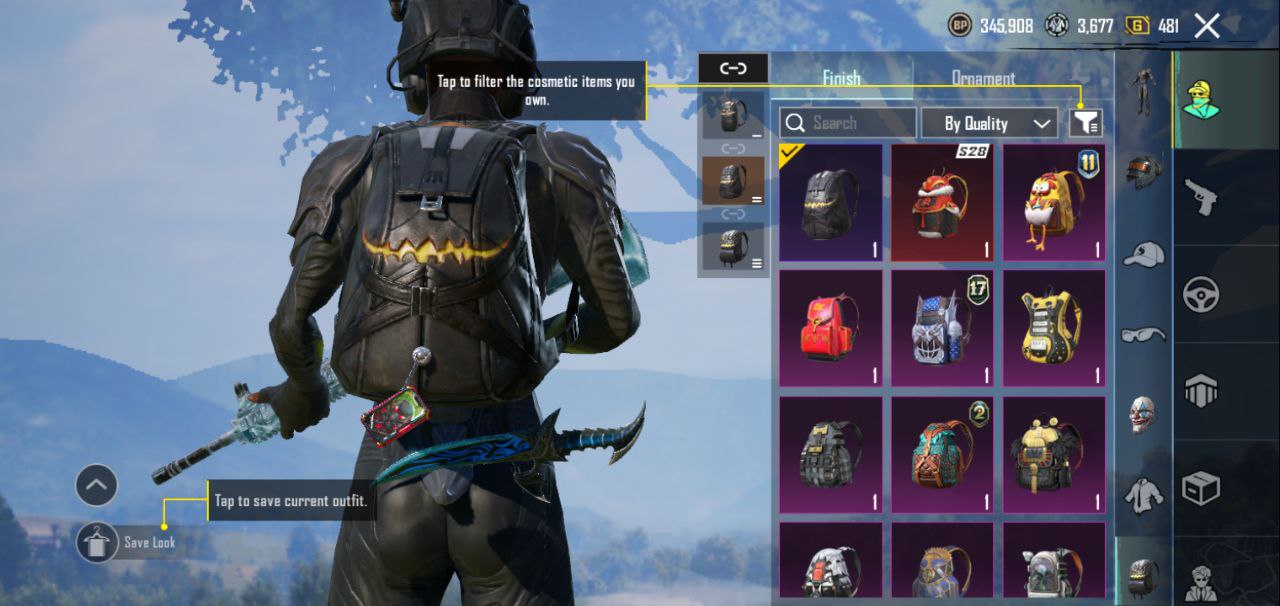Close the inventory screen with the X
Viewport: 1280px width, 606px height.
click(1207, 26)
